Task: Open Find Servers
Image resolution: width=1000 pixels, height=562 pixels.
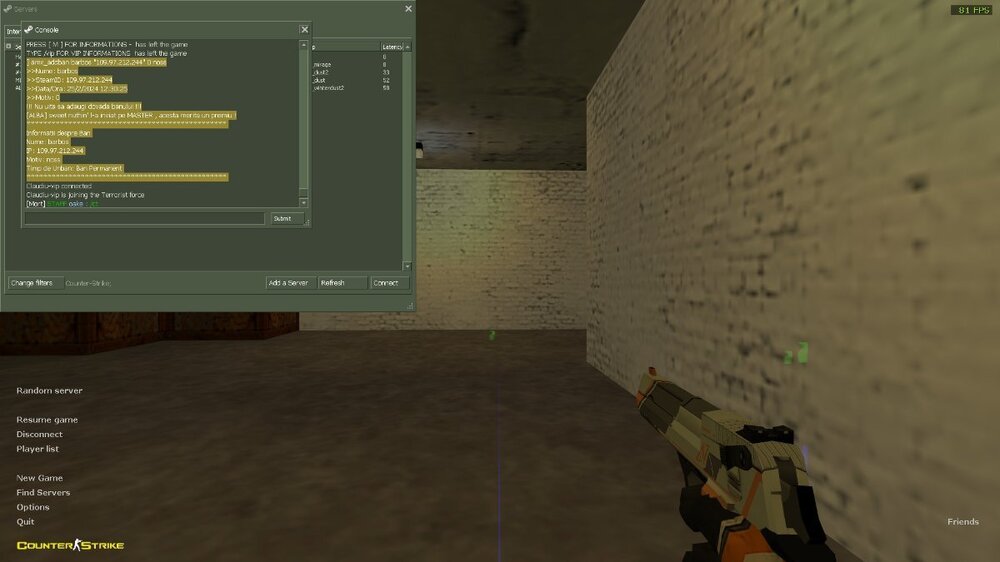Action: [43, 492]
